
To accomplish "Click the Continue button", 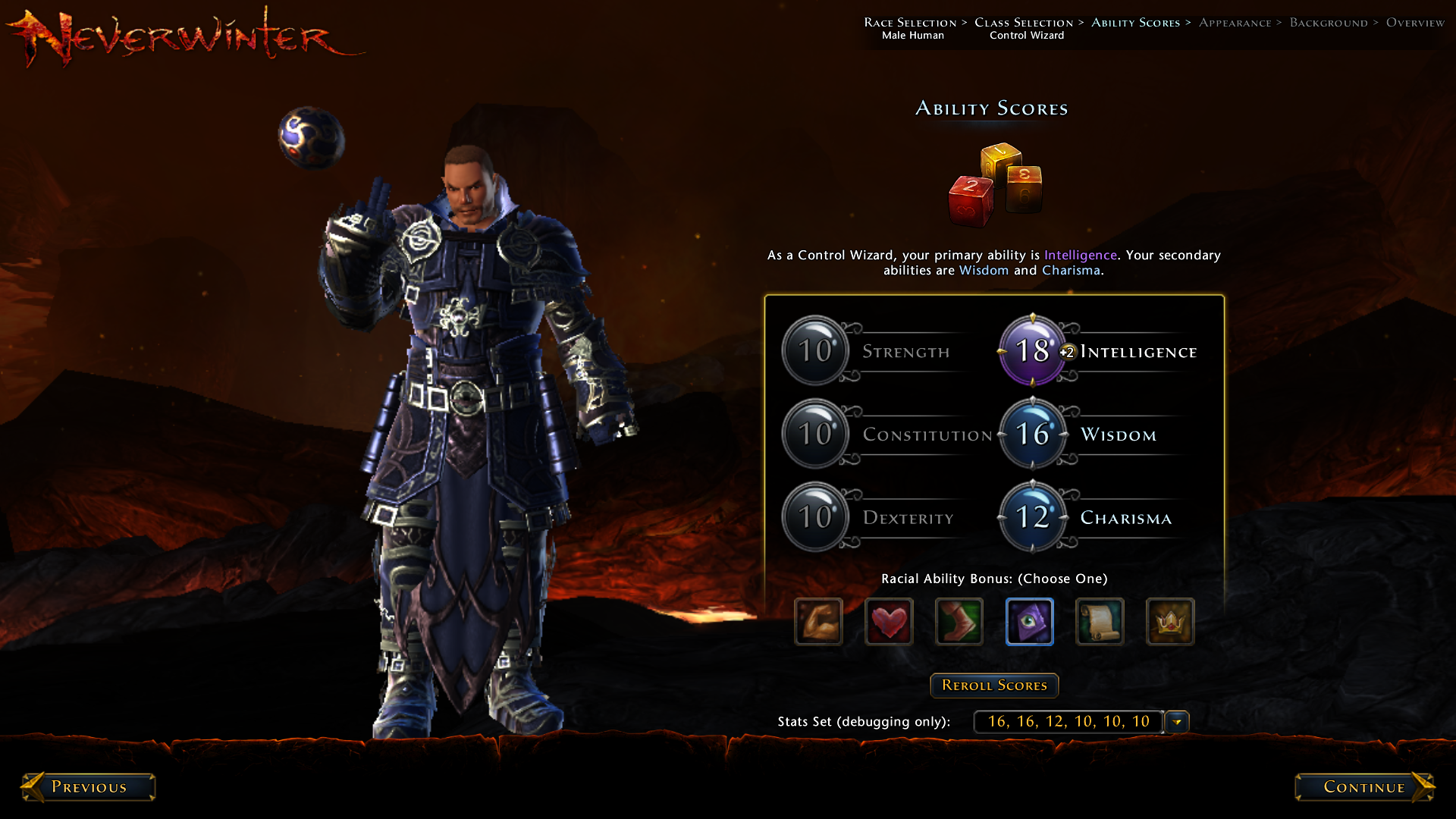I will pos(1363,787).
